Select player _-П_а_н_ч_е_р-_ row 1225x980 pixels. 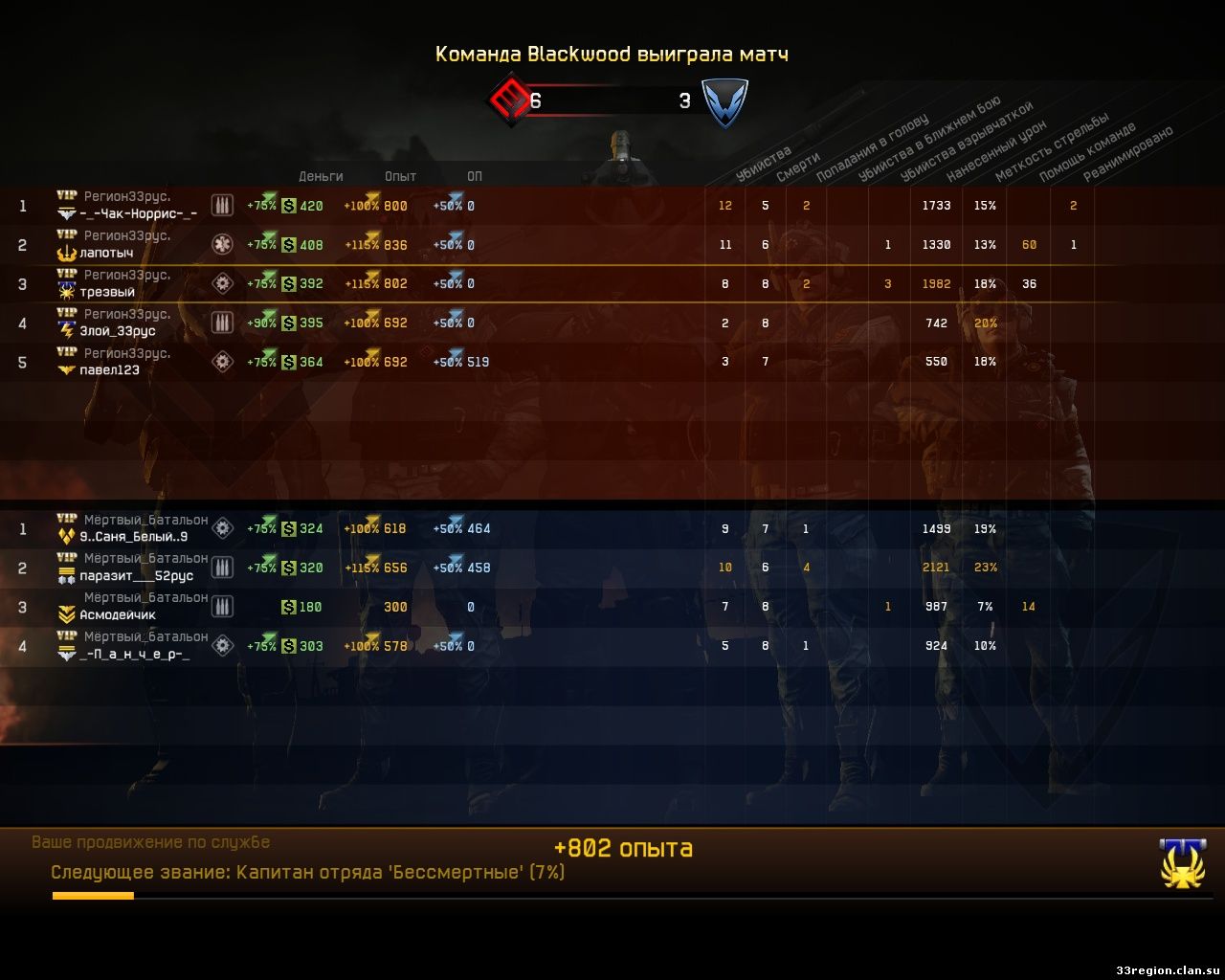pos(134,655)
